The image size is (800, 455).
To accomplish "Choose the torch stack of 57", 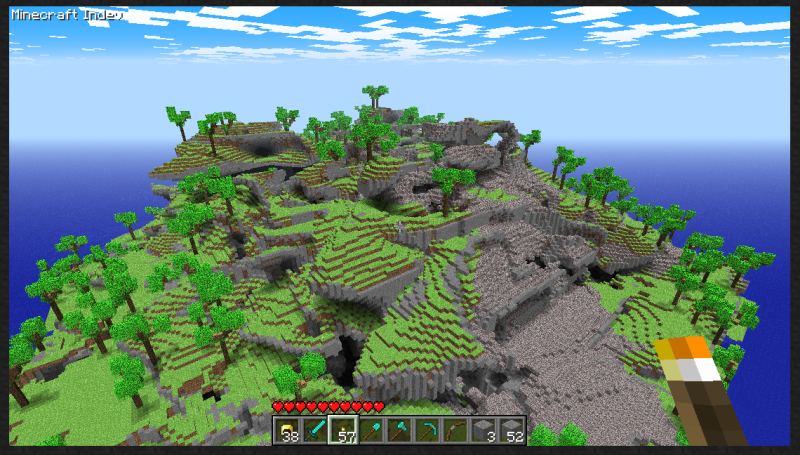I will tap(343, 430).
